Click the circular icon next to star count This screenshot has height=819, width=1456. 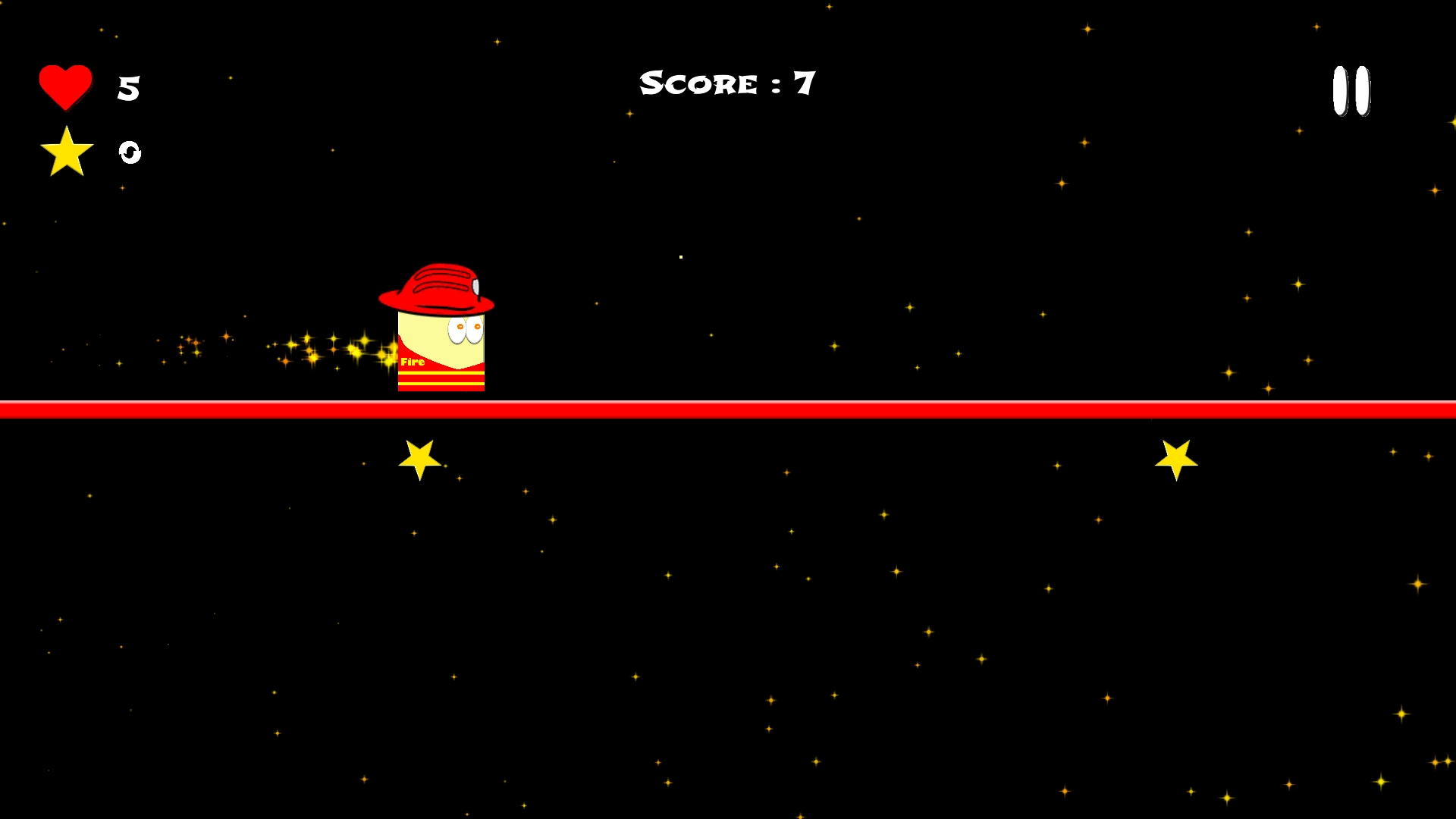point(128,153)
